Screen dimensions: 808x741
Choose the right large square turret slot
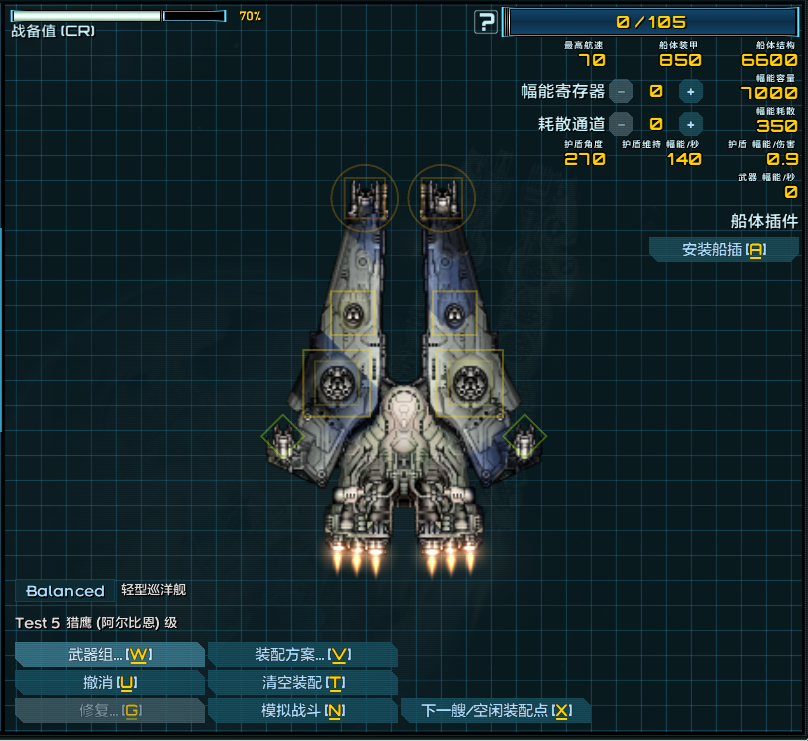pos(469,382)
